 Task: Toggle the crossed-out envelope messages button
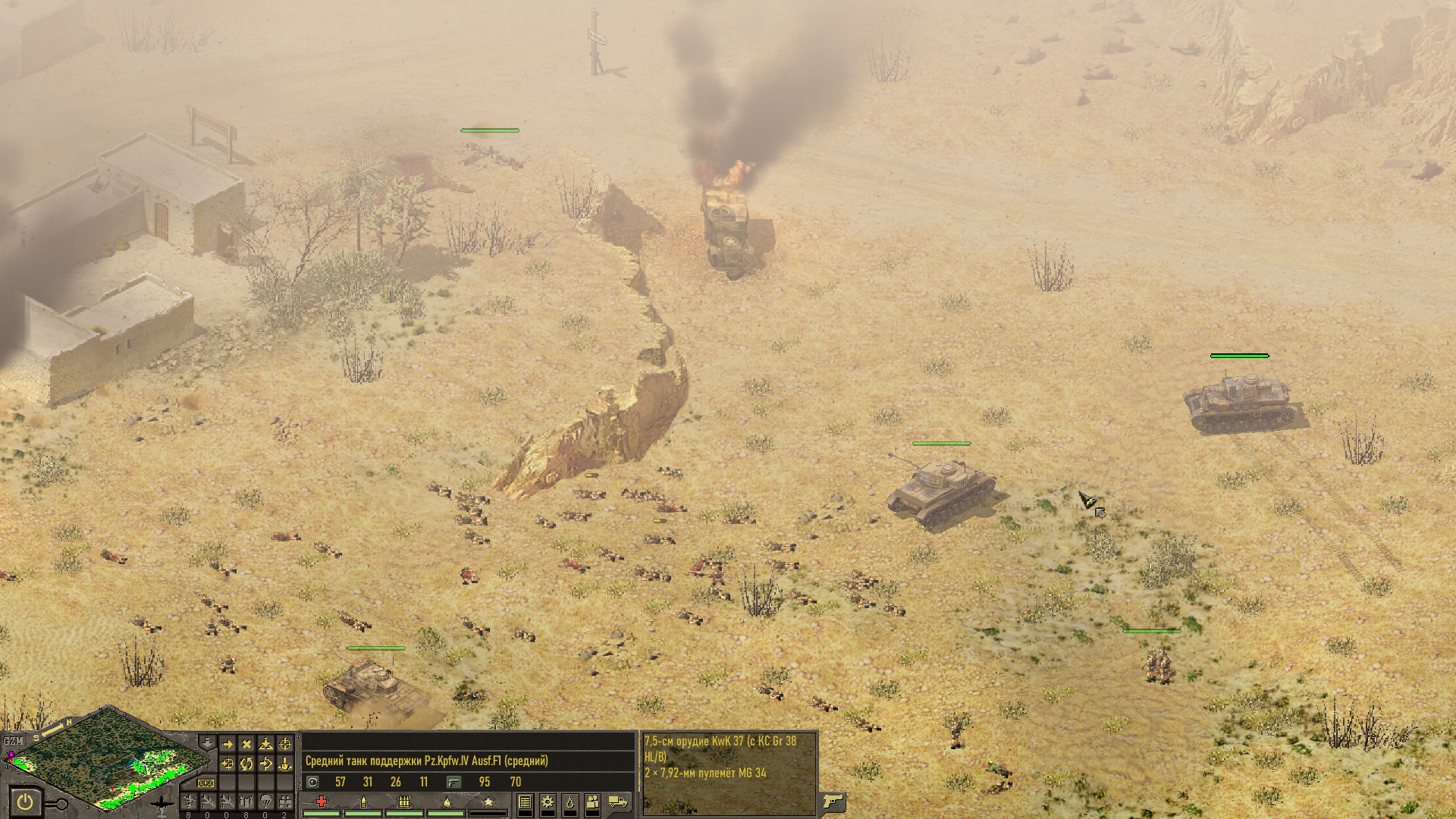pyautogui.click(x=206, y=783)
